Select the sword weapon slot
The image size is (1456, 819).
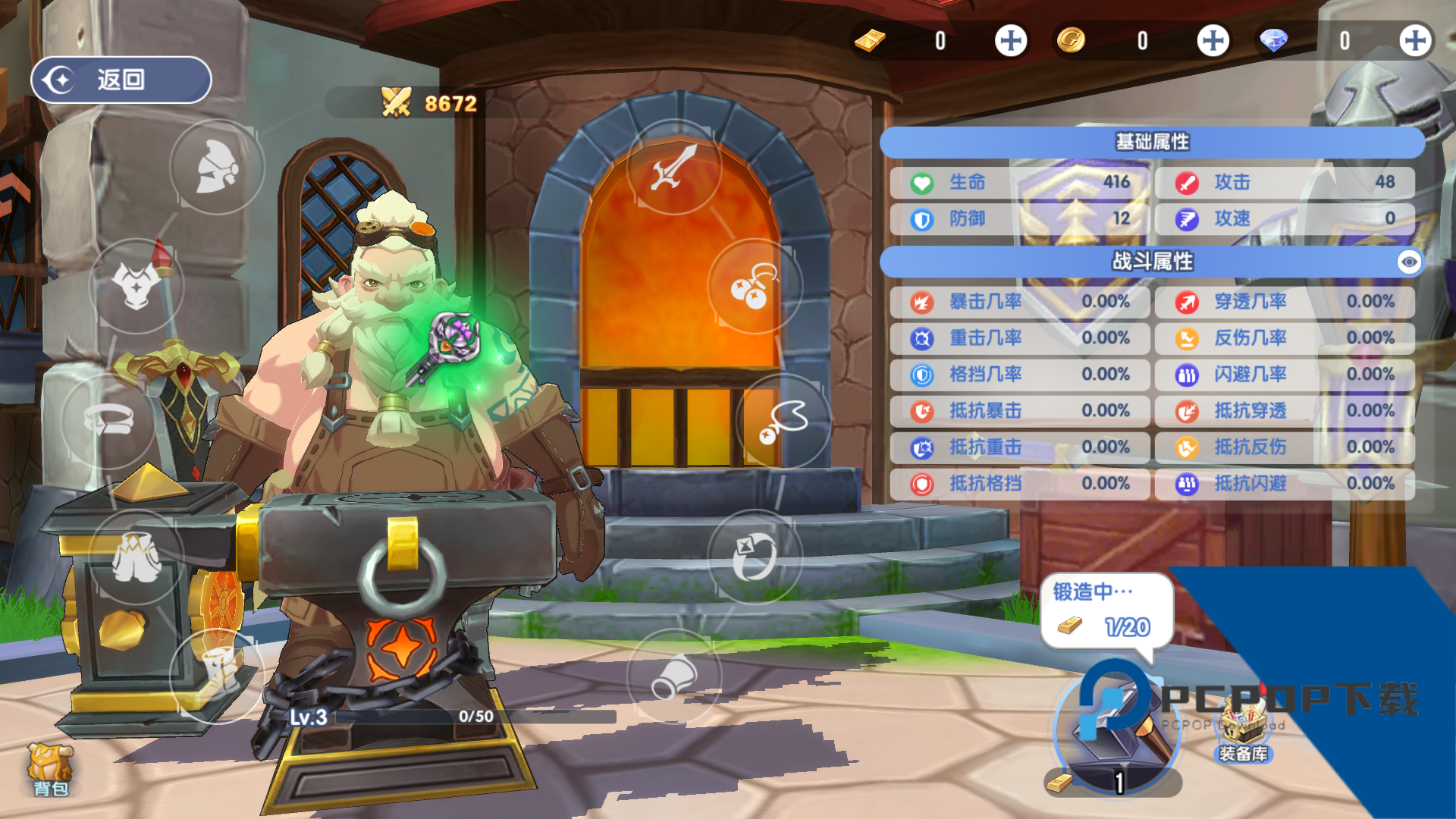[674, 167]
